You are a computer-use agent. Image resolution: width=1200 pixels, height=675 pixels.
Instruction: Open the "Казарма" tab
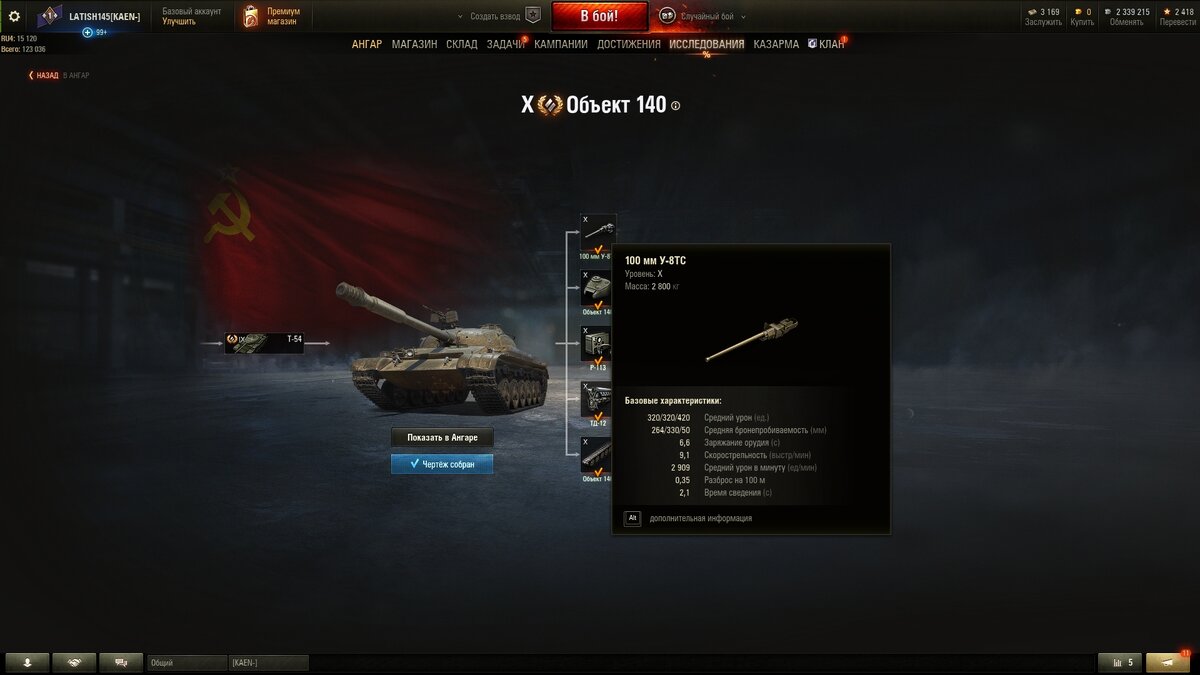pos(776,44)
